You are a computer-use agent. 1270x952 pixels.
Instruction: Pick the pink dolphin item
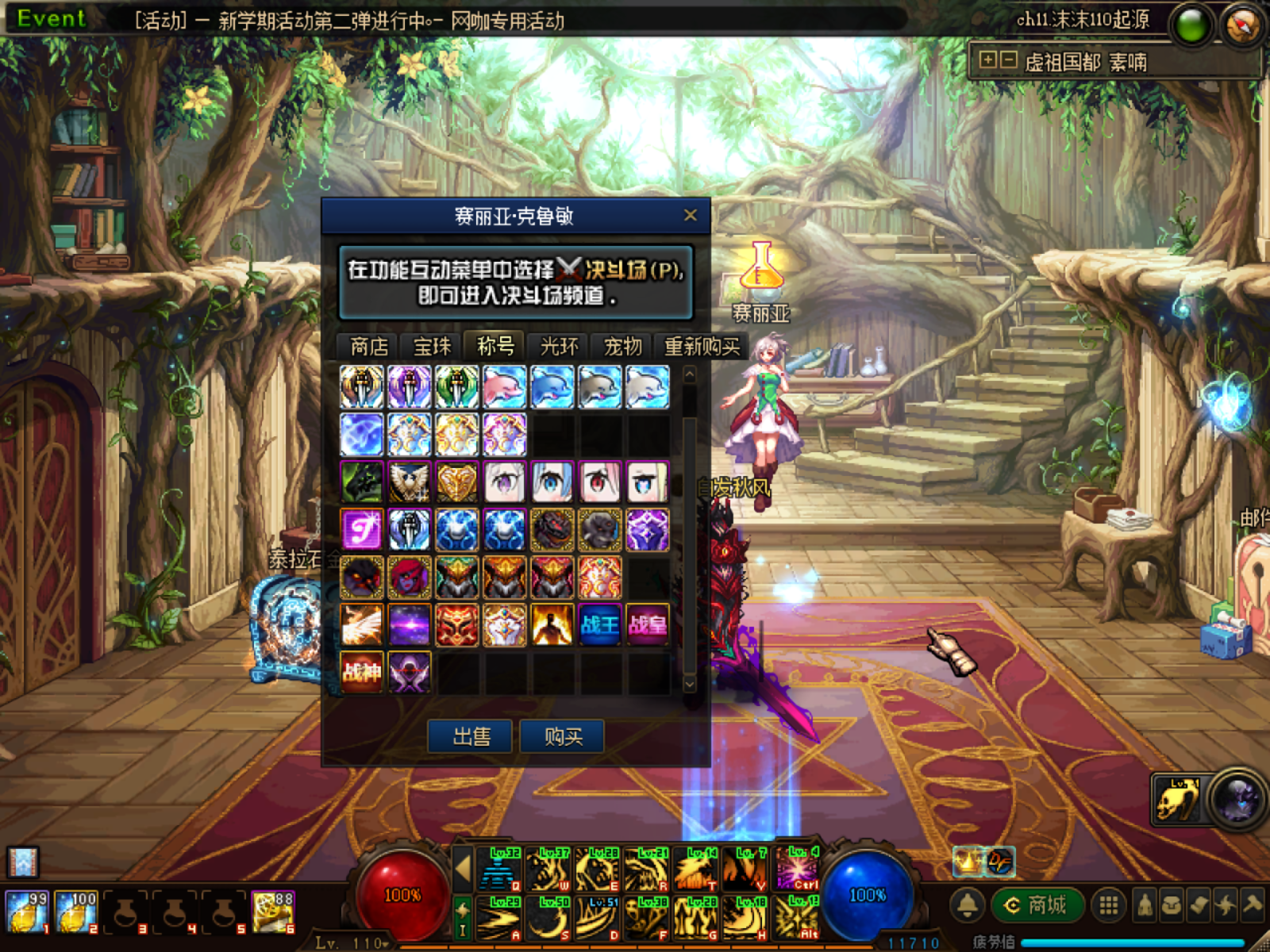pos(505,387)
